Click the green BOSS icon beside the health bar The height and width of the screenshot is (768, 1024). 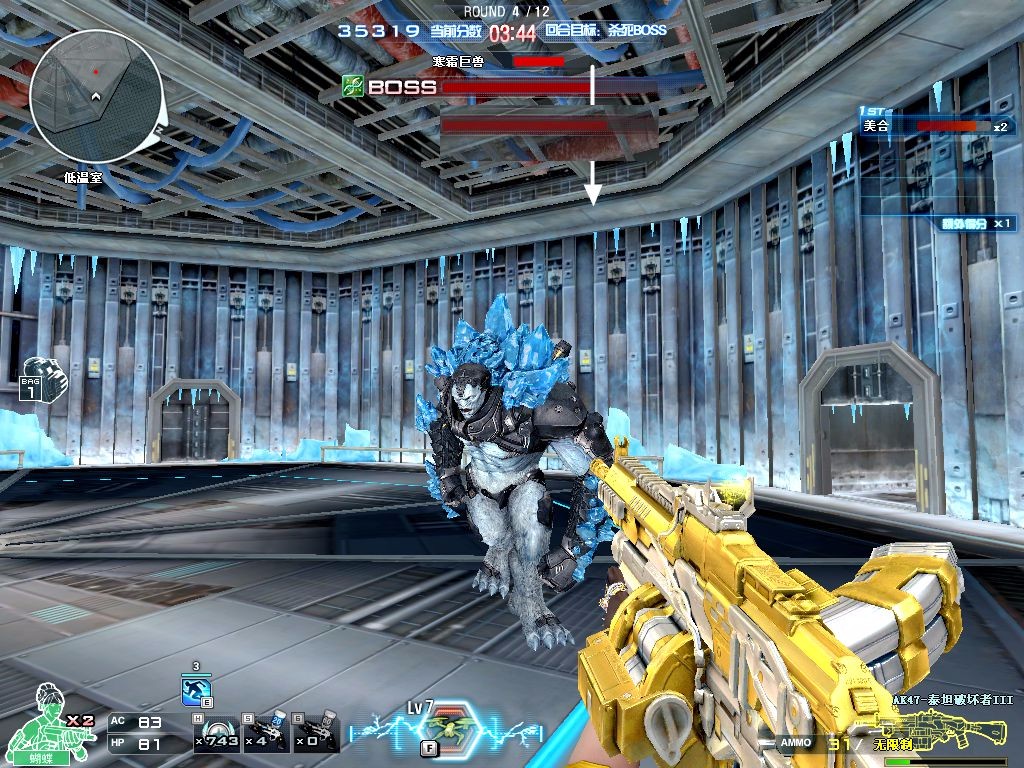coord(352,86)
